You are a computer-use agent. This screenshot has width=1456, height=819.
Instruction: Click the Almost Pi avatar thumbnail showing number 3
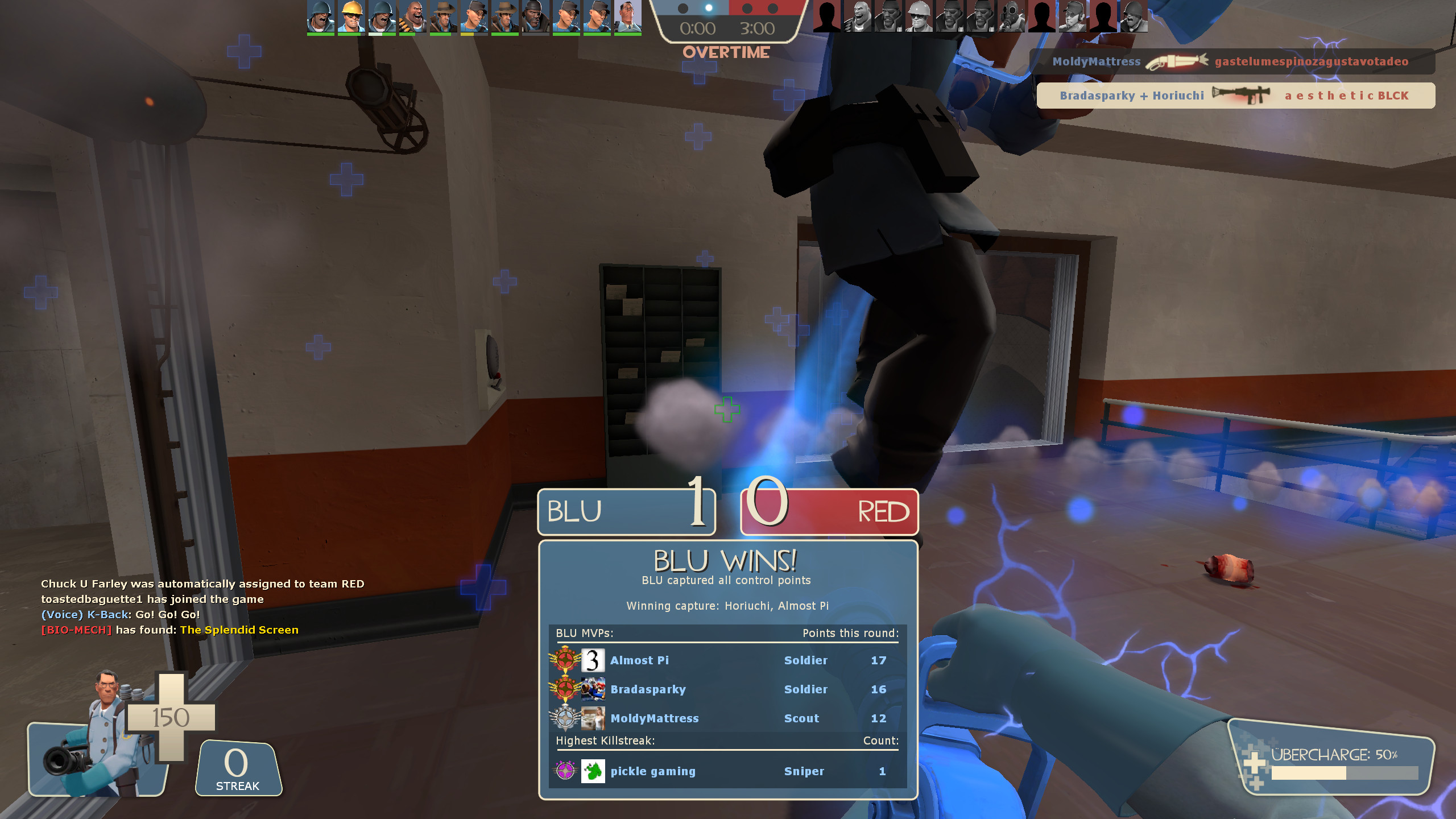click(592, 660)
